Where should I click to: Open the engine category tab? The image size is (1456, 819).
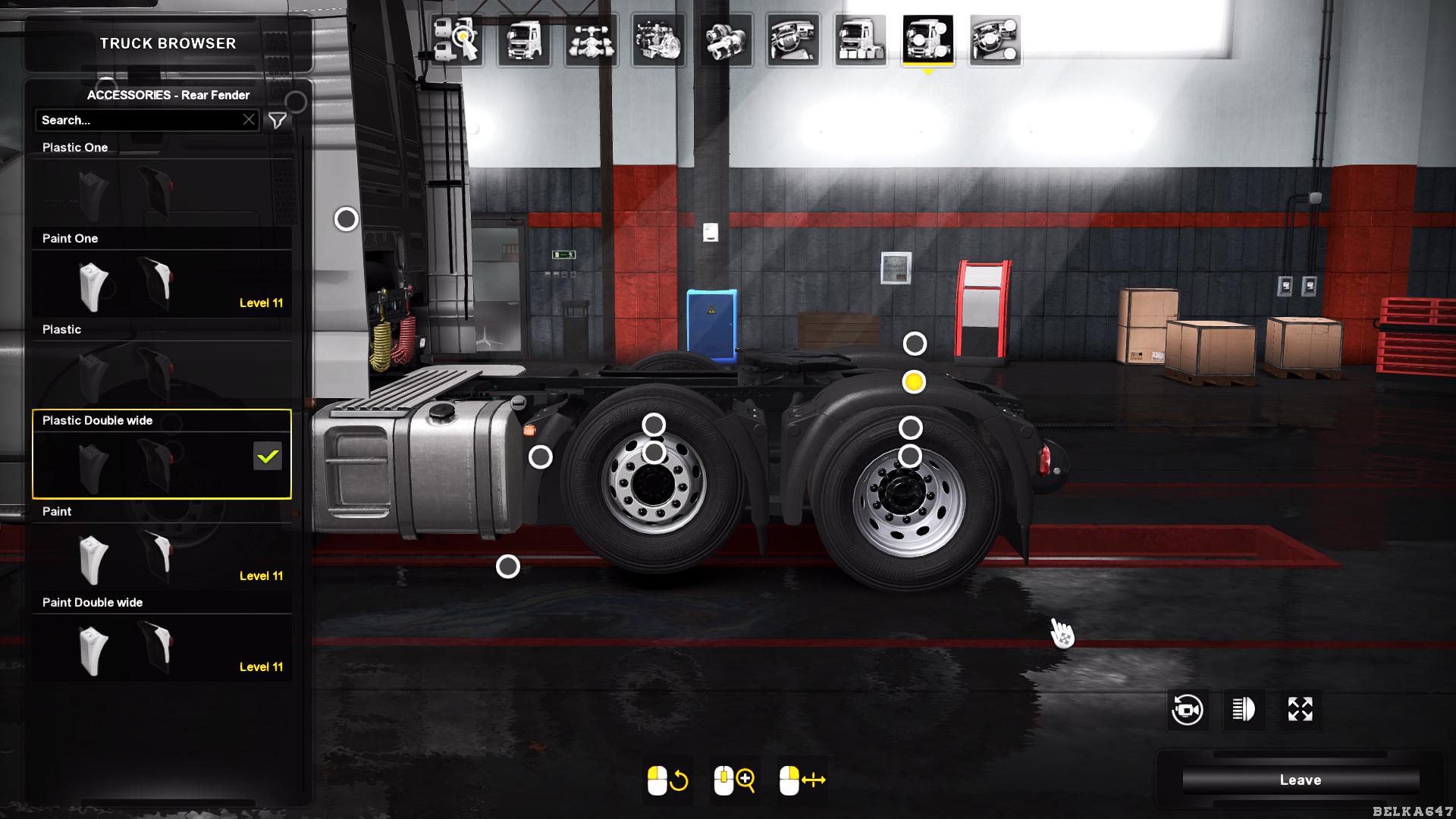pos(658,40)
